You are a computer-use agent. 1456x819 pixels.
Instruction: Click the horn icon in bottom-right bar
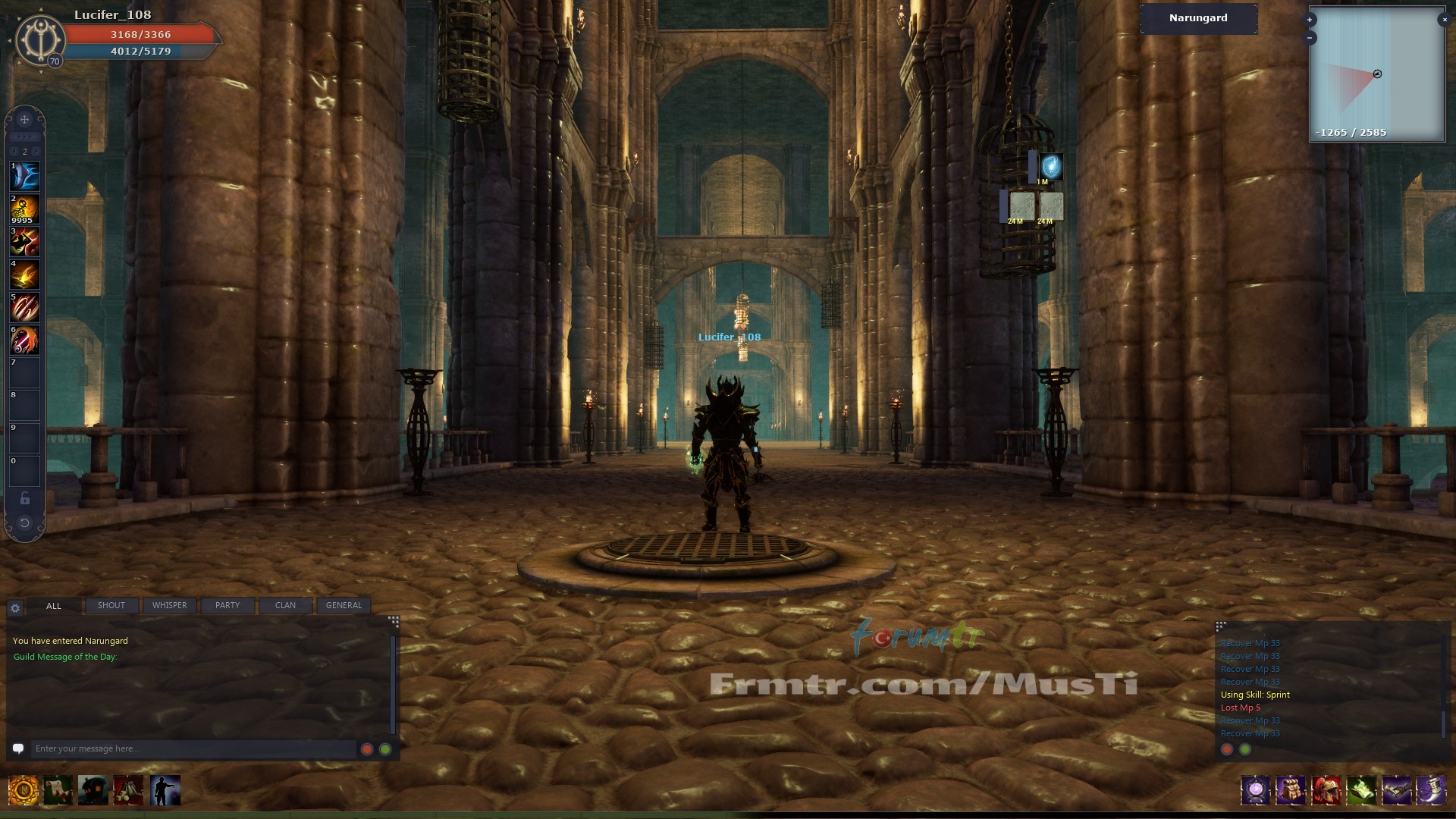1431,791
